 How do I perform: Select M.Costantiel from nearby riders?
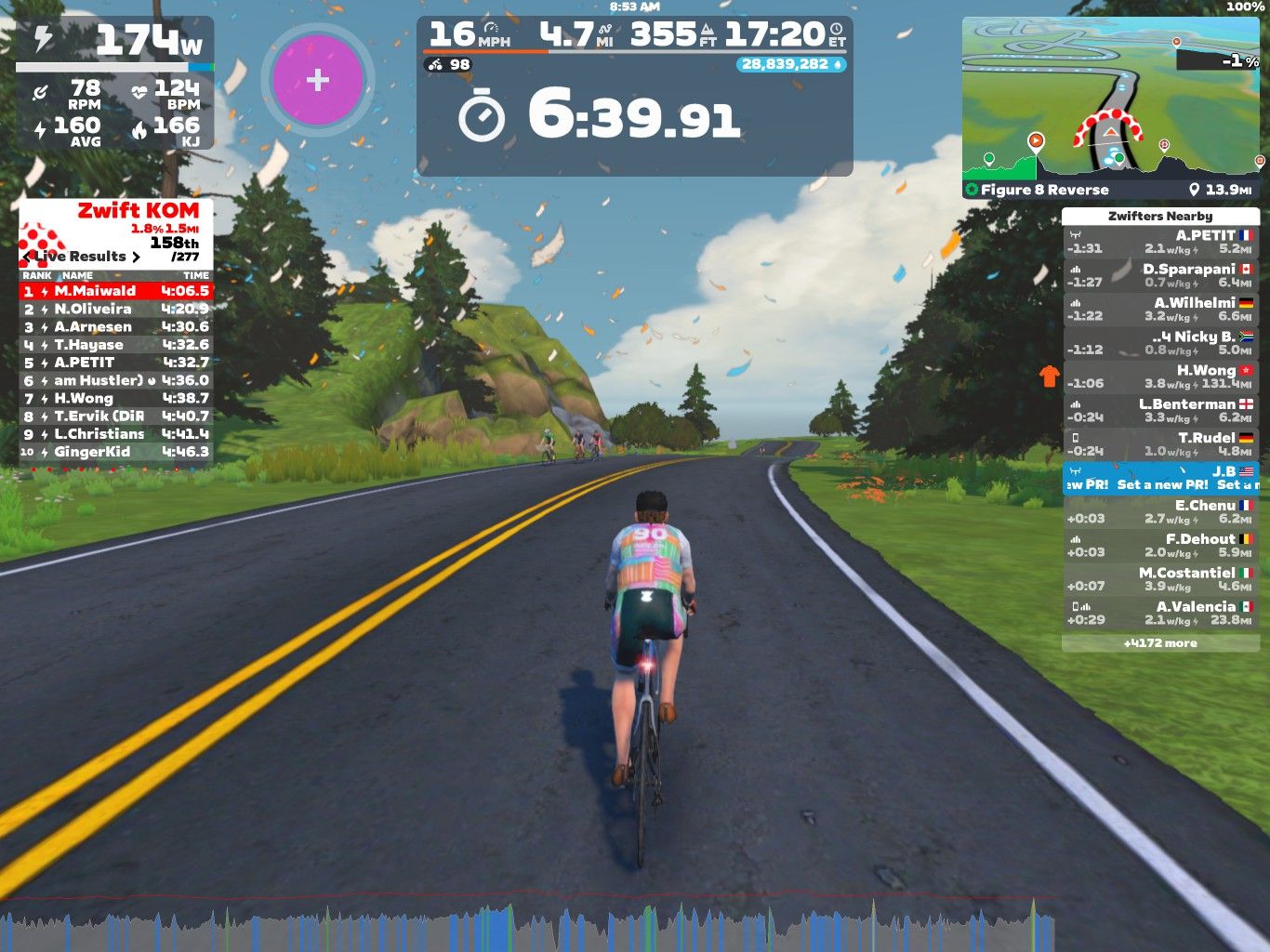coord(1160,579)
